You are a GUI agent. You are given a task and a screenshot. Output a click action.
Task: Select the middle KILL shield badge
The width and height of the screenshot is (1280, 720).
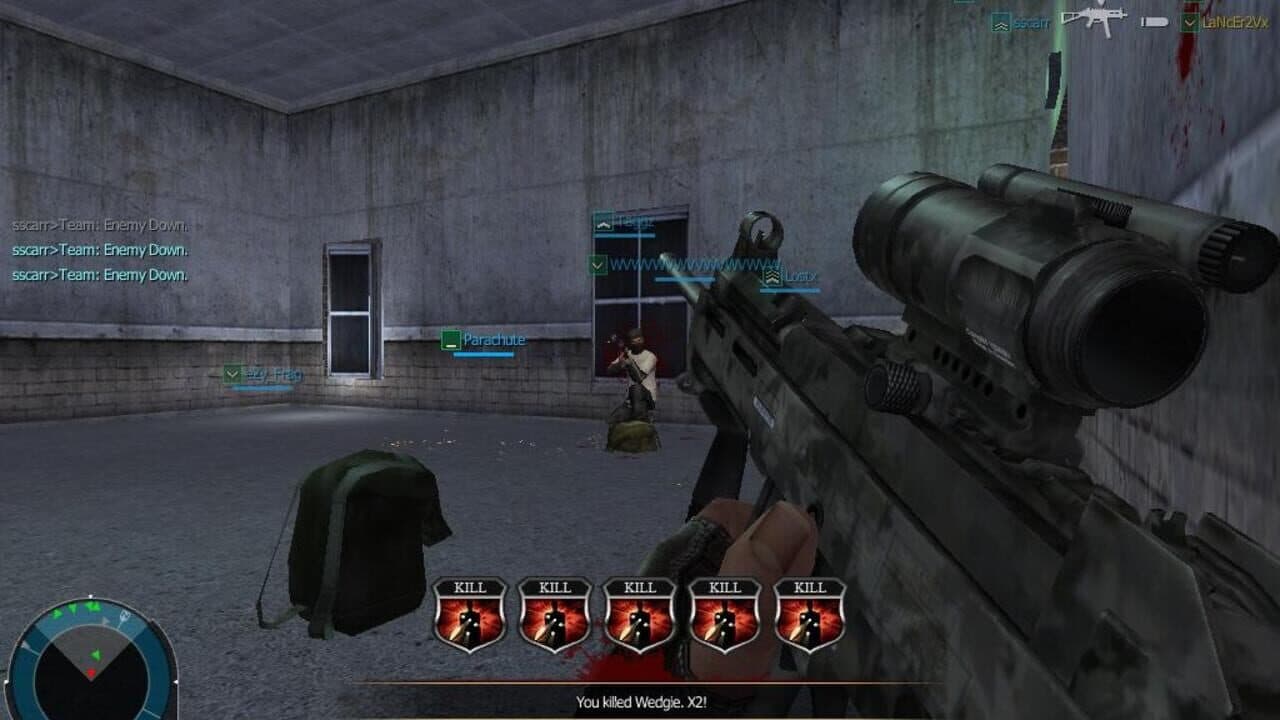(x=640, y=612)
